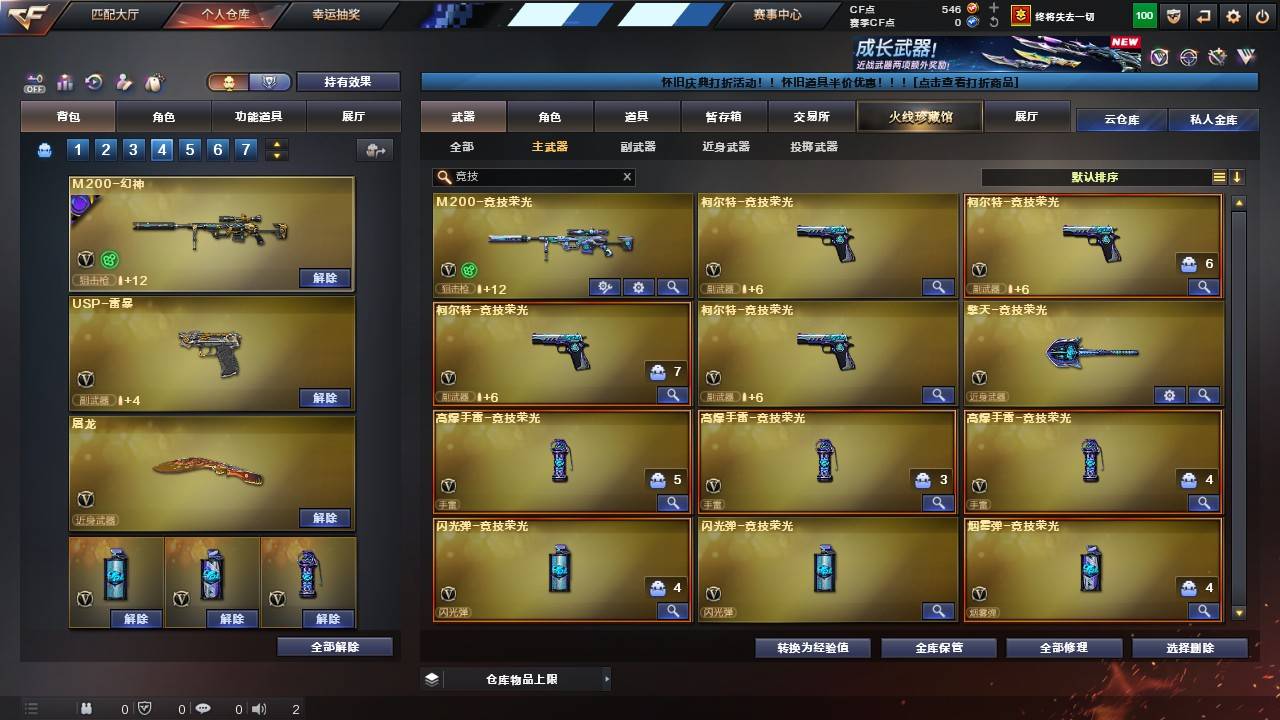The height and width of the screenshot is (720, 1280).
Task: Switch to the 副武器 tab
Action: tap(638, 147)
